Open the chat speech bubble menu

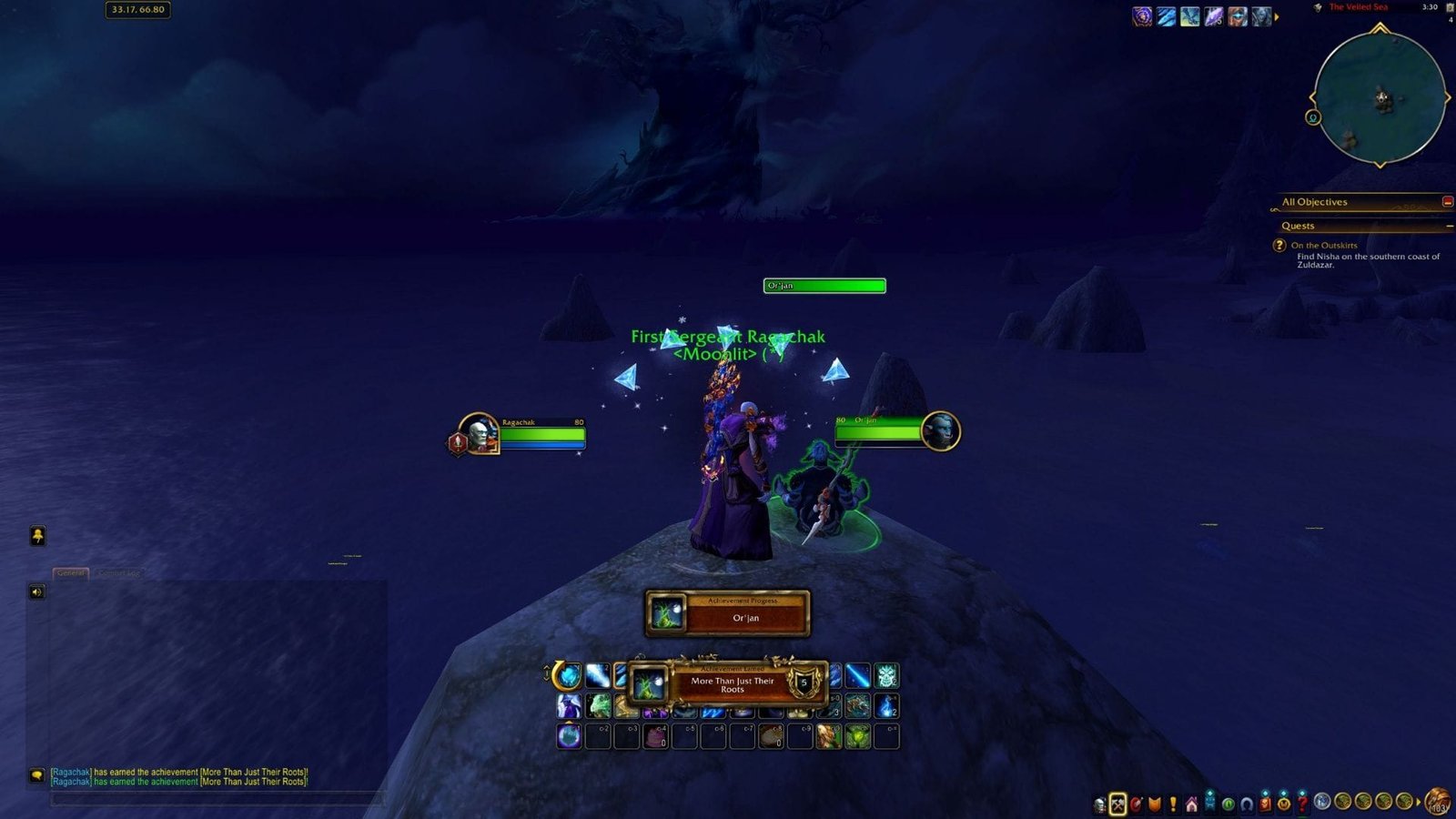(x=36, y=775)
